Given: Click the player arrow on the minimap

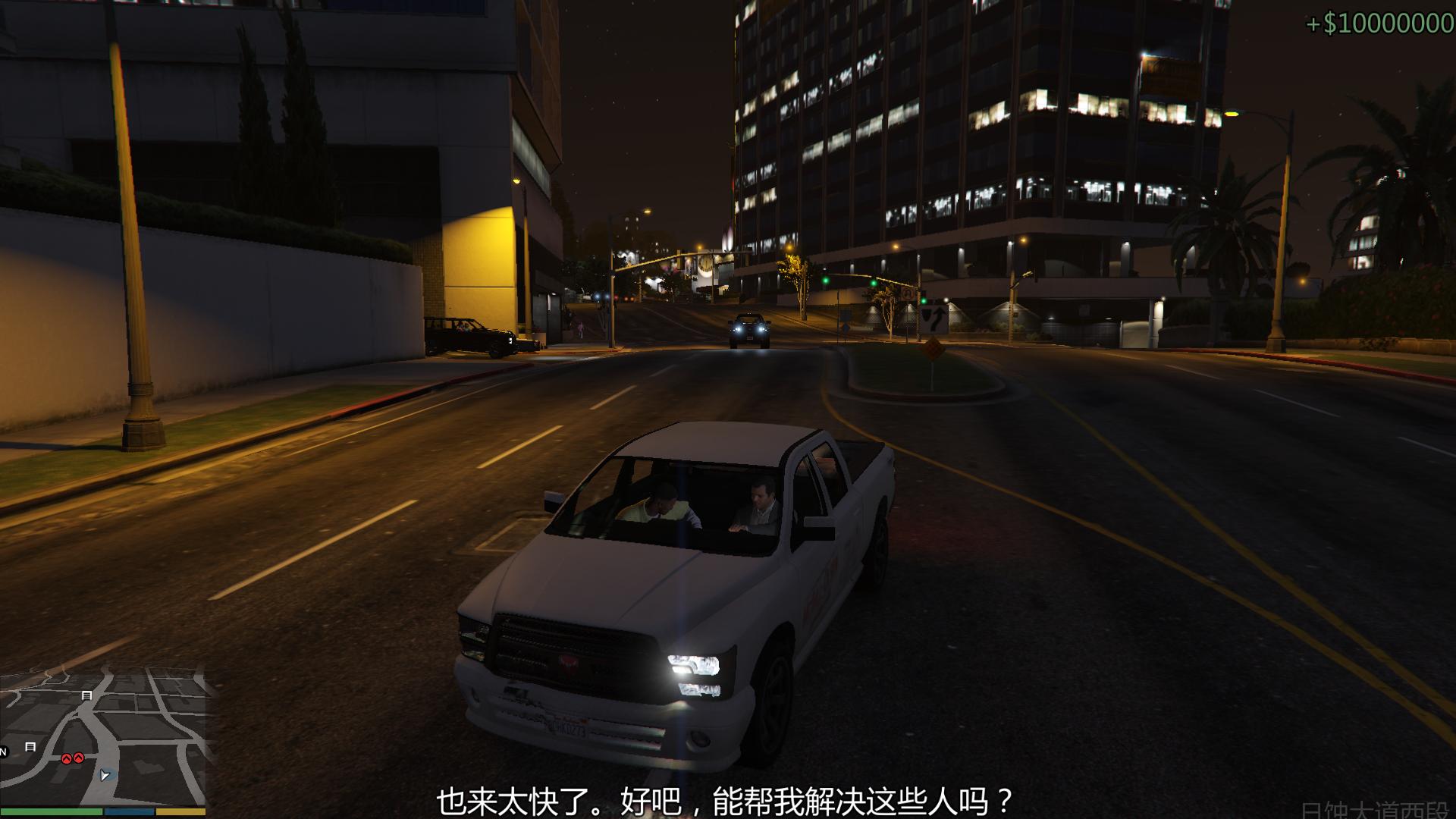Looking at the screenshot, I should (105, 775).
